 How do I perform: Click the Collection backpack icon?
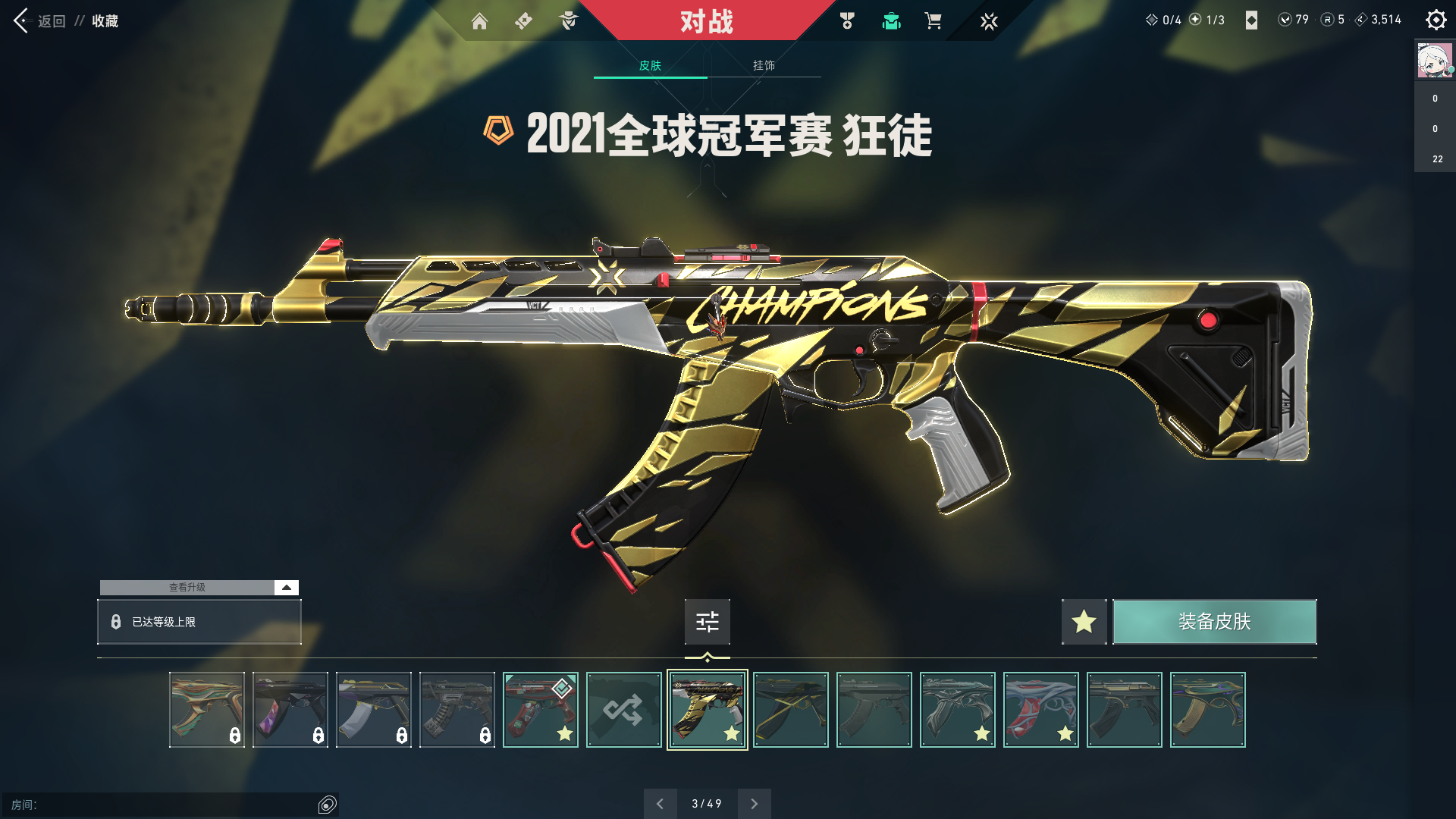point(891,21)
